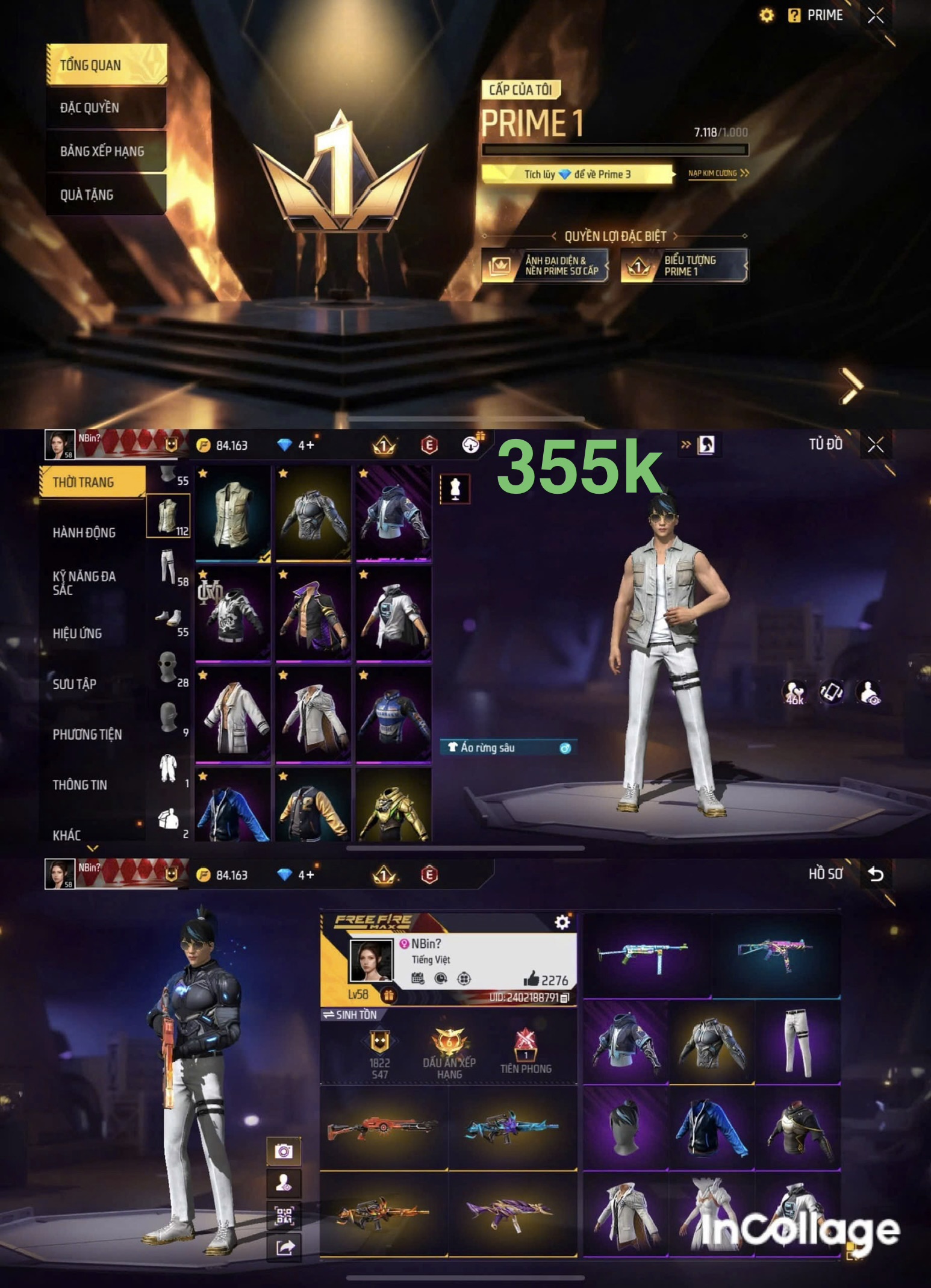Go back from the Hồ Sơ screen

coord(875,874)
